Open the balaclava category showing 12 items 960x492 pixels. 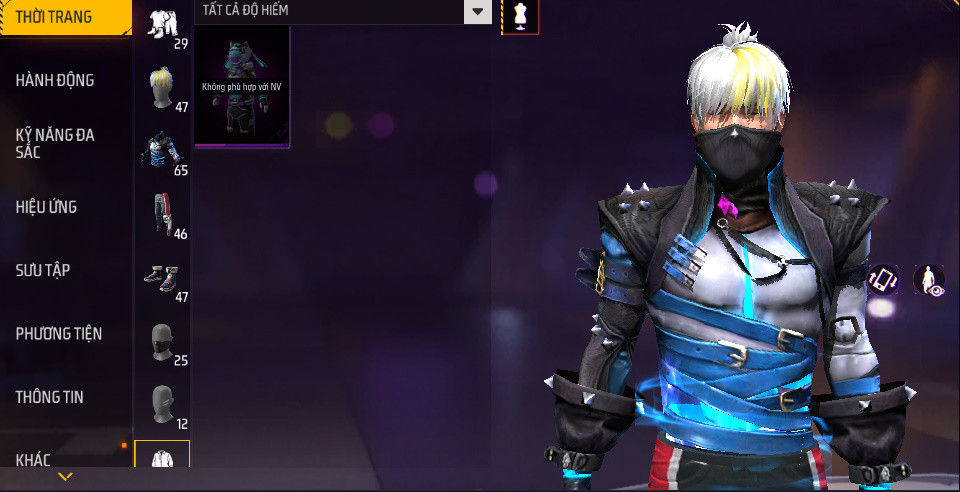point(162,405)
